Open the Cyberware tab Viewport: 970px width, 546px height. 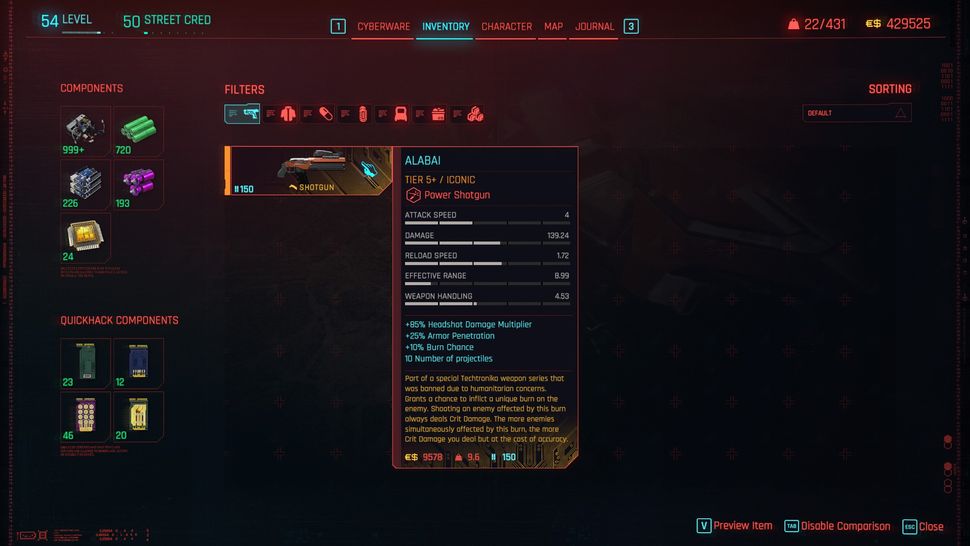coord(383,26)
